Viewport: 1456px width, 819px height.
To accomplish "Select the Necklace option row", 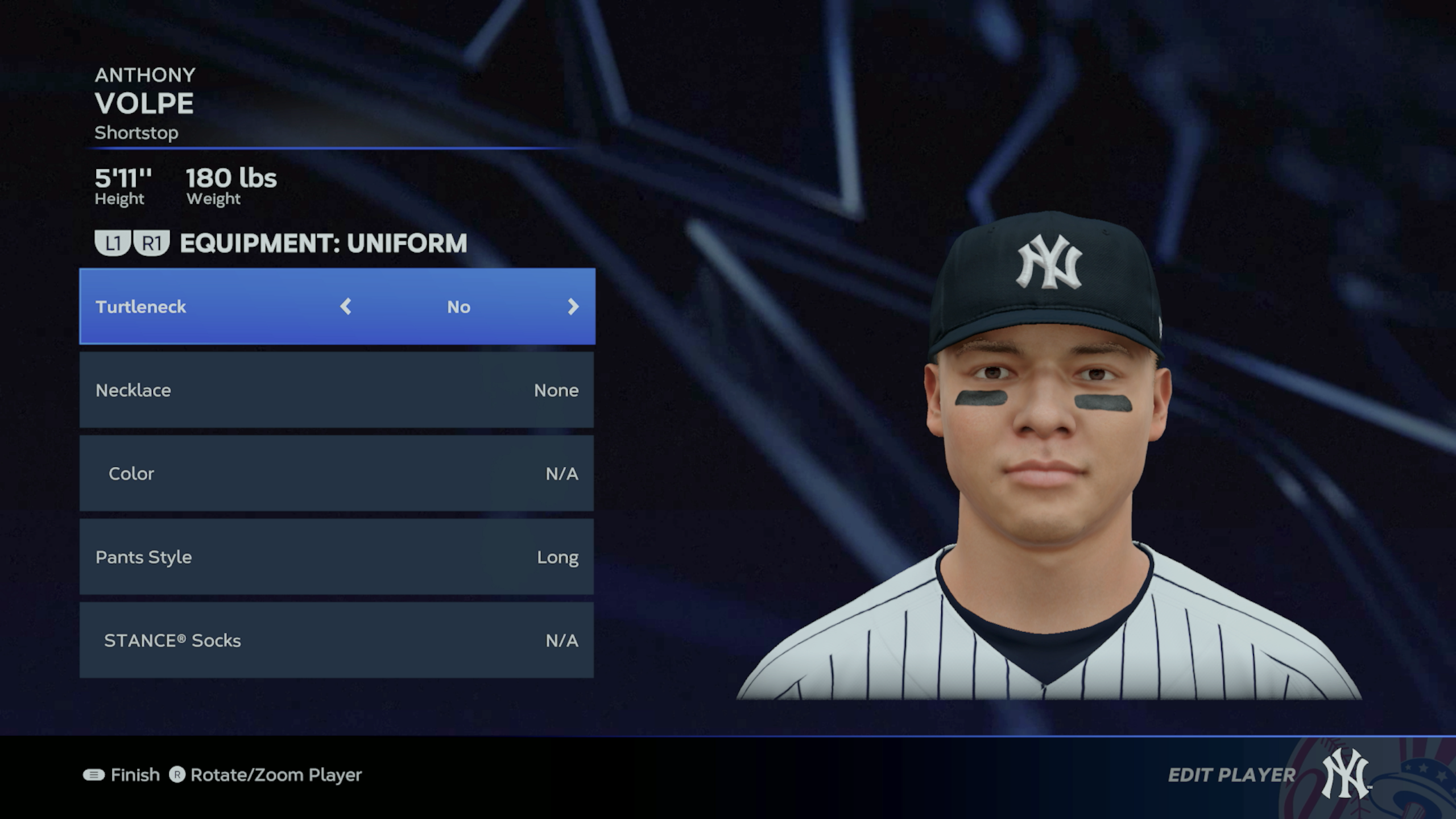I will point(337,390).
